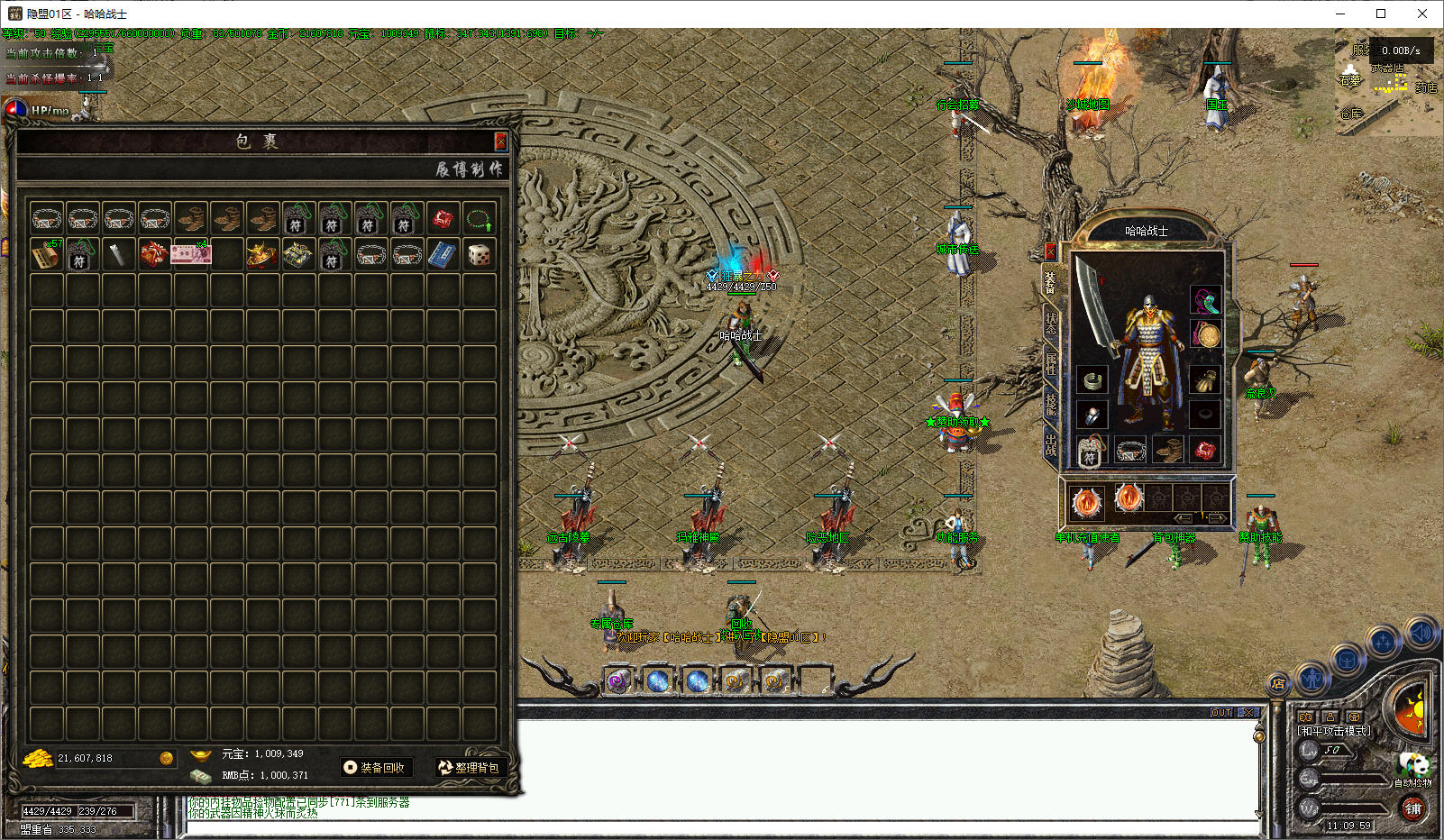The height and width of the screenshot is (840, 1444).
Task: Open the 店 shop round button
Action: 1278,684
